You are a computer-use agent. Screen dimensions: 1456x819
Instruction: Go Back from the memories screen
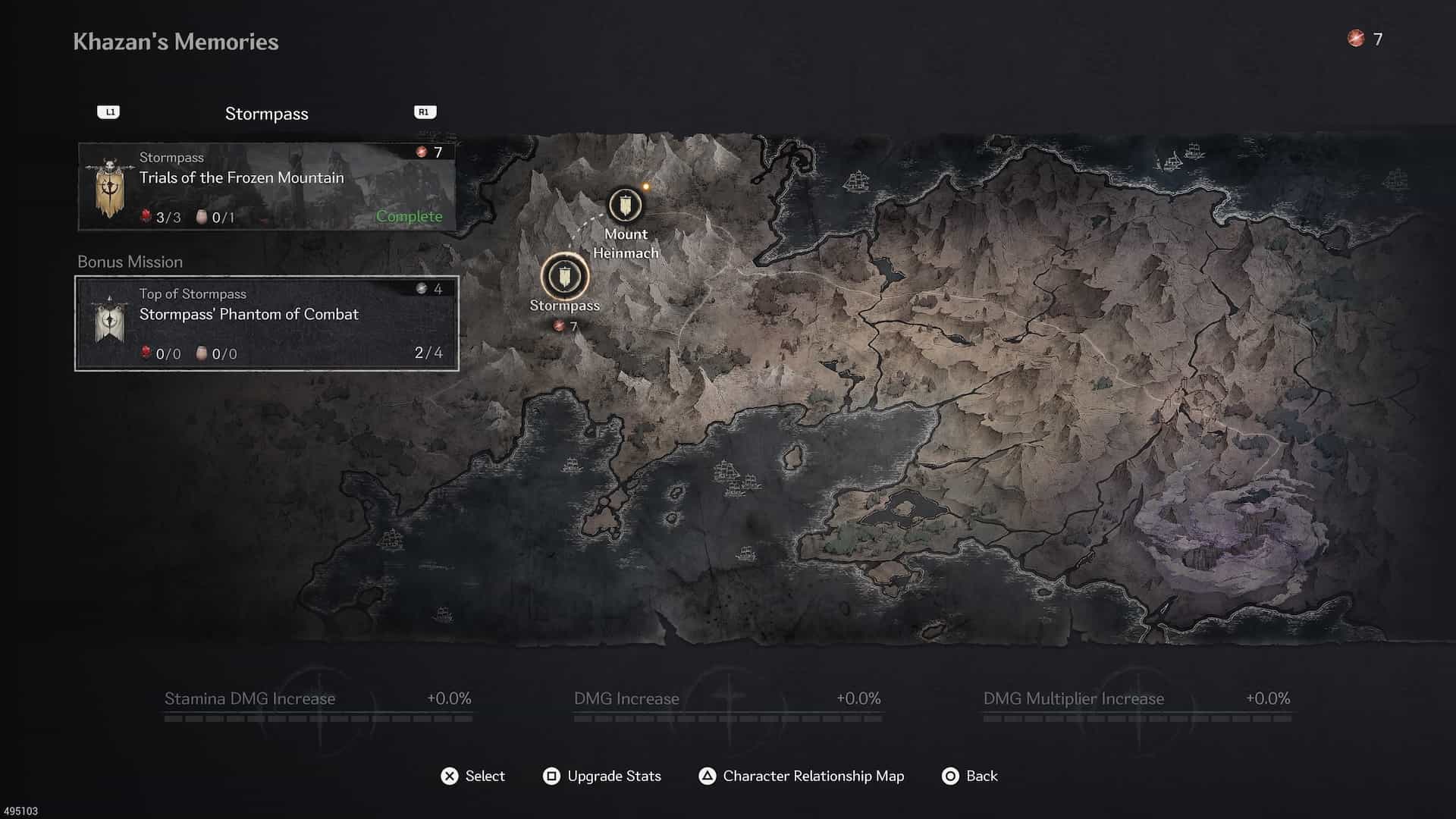(969, 776)
